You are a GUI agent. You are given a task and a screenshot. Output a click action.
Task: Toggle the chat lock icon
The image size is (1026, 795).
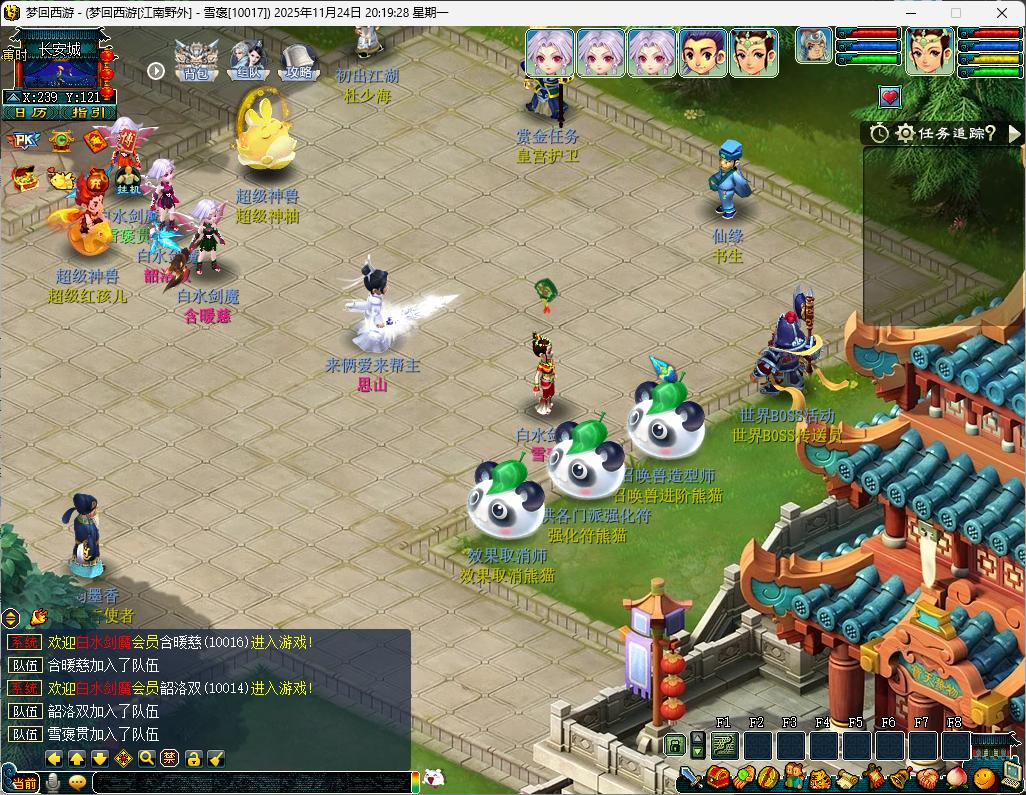tap(193, 759)
